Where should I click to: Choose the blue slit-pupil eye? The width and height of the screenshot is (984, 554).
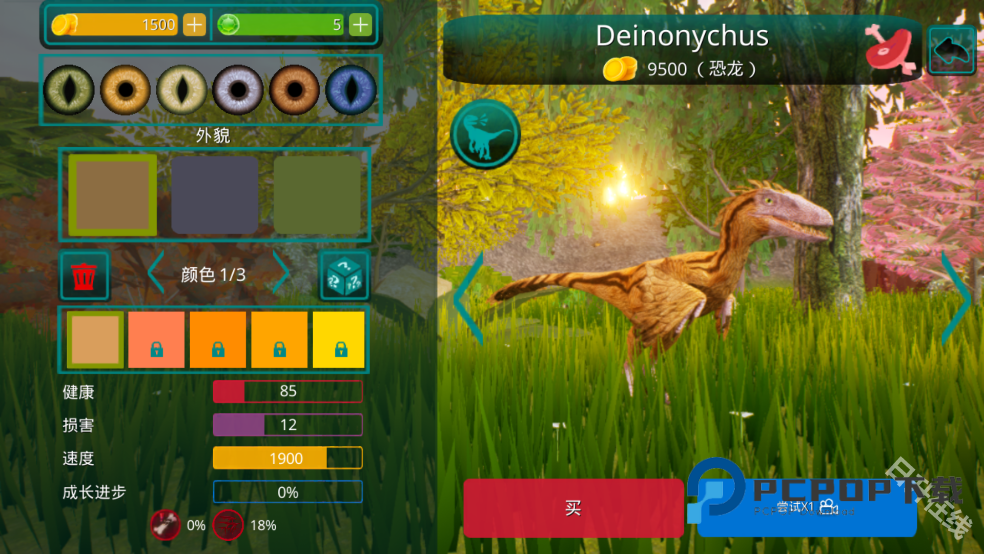coord(351,90)
